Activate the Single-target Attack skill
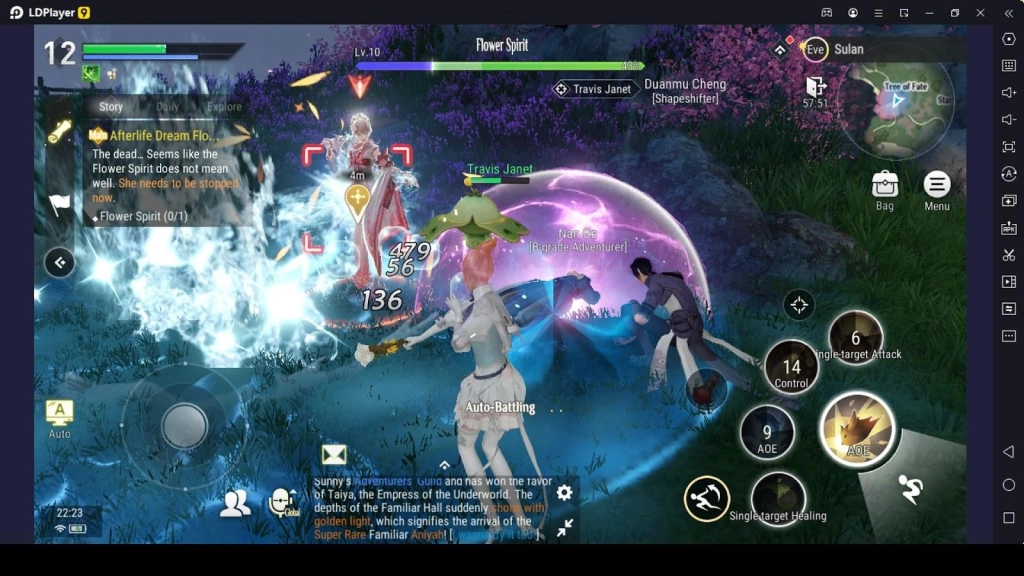Screen dimensions: 1024x576 click(x=855, y=338)
